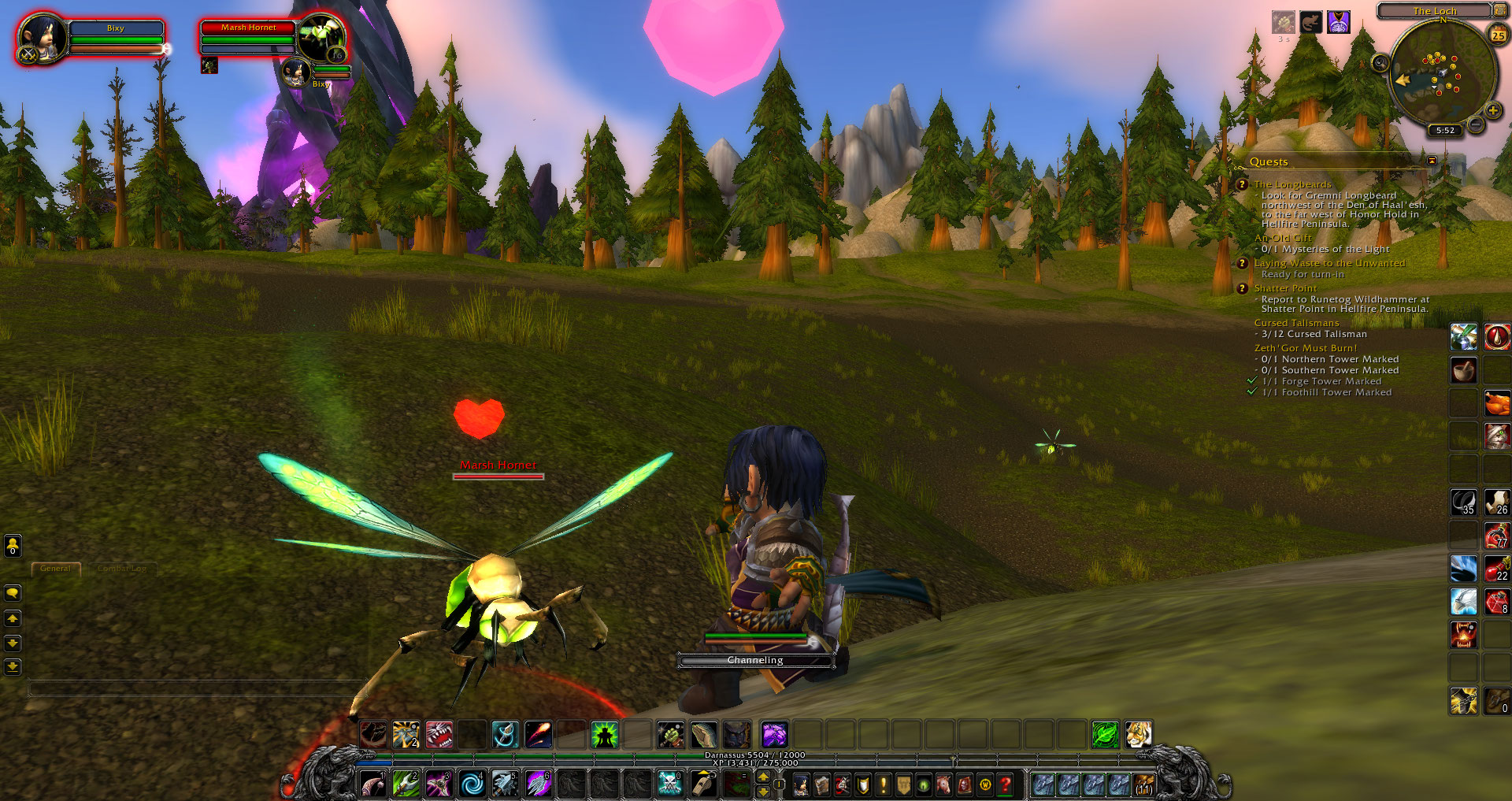This screenshot has height=801, width=1512.
Task: Click the minimap tracking magnifier button
Action: click(1380, 63)
